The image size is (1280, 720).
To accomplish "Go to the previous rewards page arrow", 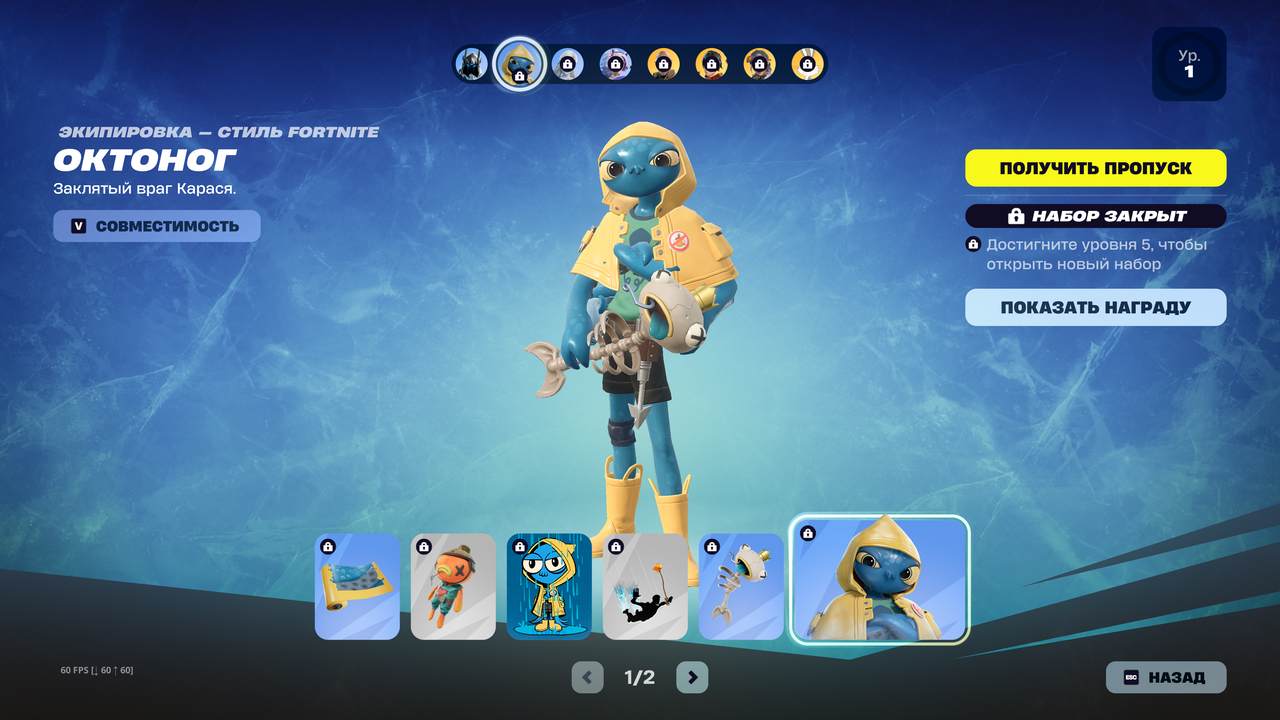I will point(587,677).
